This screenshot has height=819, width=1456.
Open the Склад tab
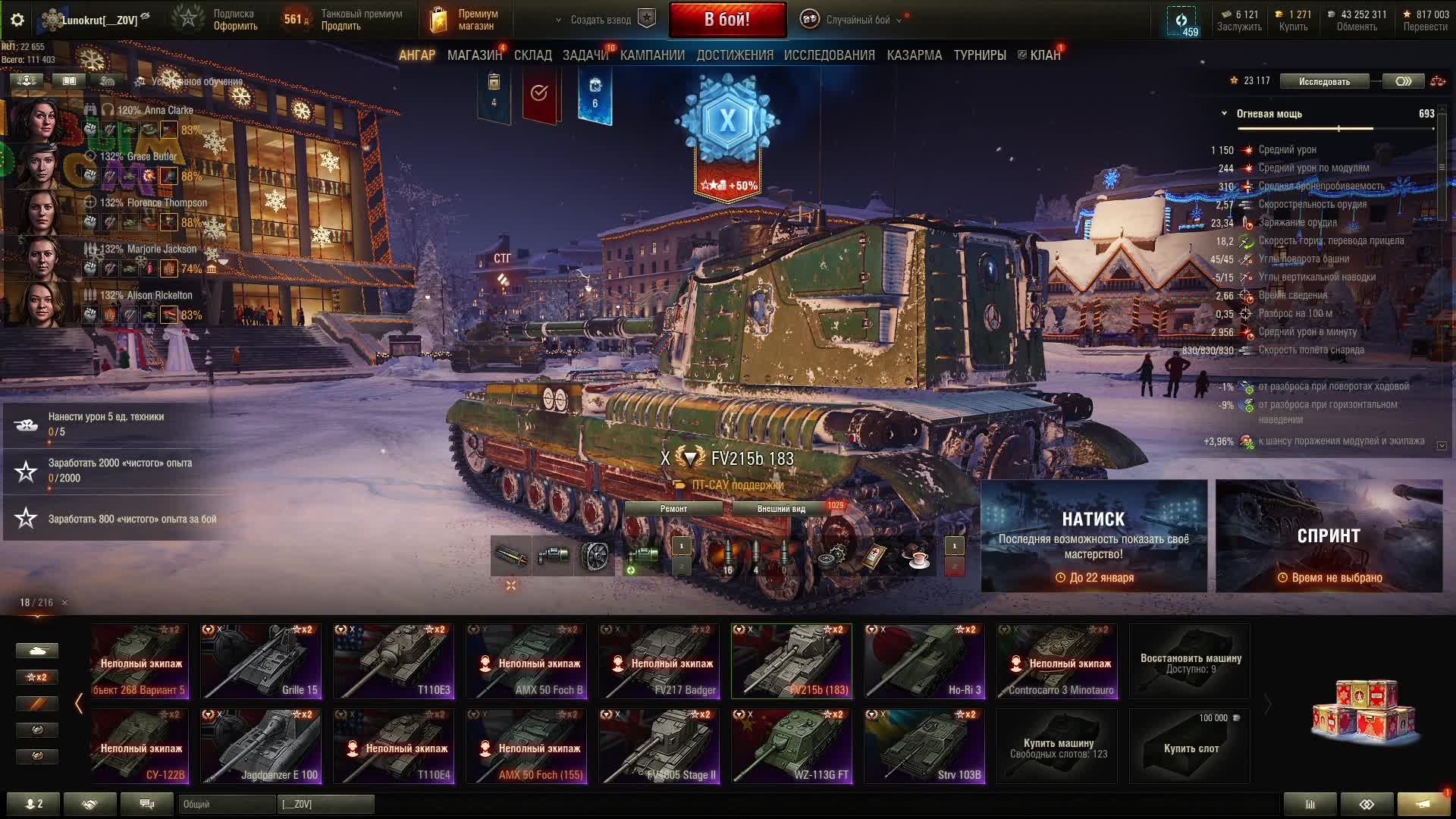click(532, 55)
